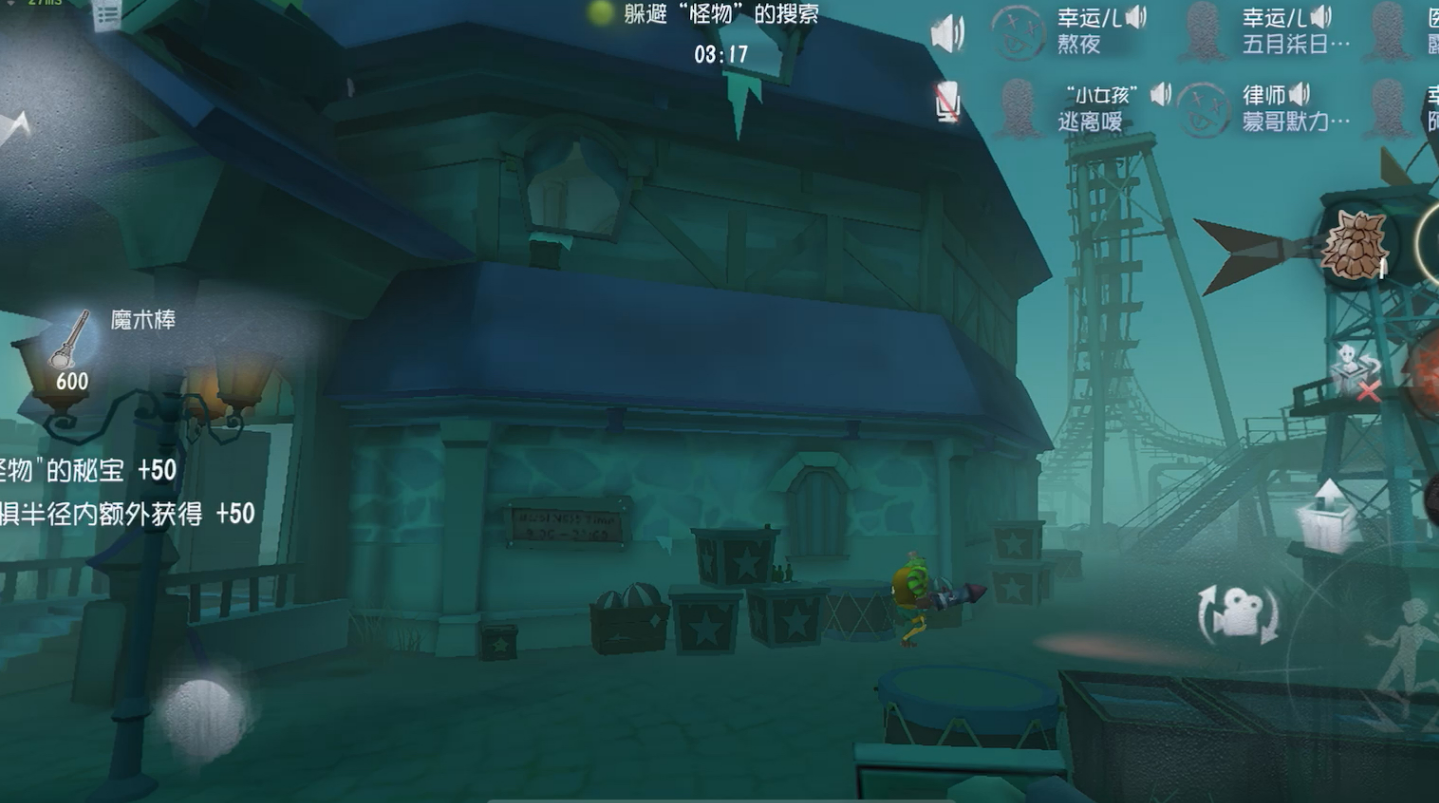The height and width of the screenshot is (803, 1439).
Task: Enable the muted microphone
Action: point(949,102)
